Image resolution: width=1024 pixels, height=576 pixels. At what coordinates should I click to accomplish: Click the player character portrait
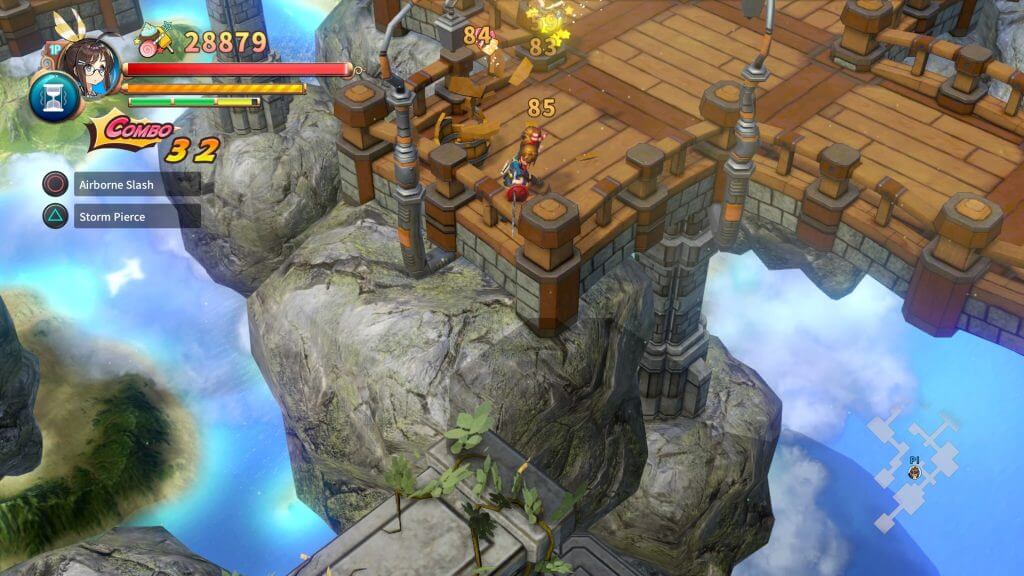point(89,63)
